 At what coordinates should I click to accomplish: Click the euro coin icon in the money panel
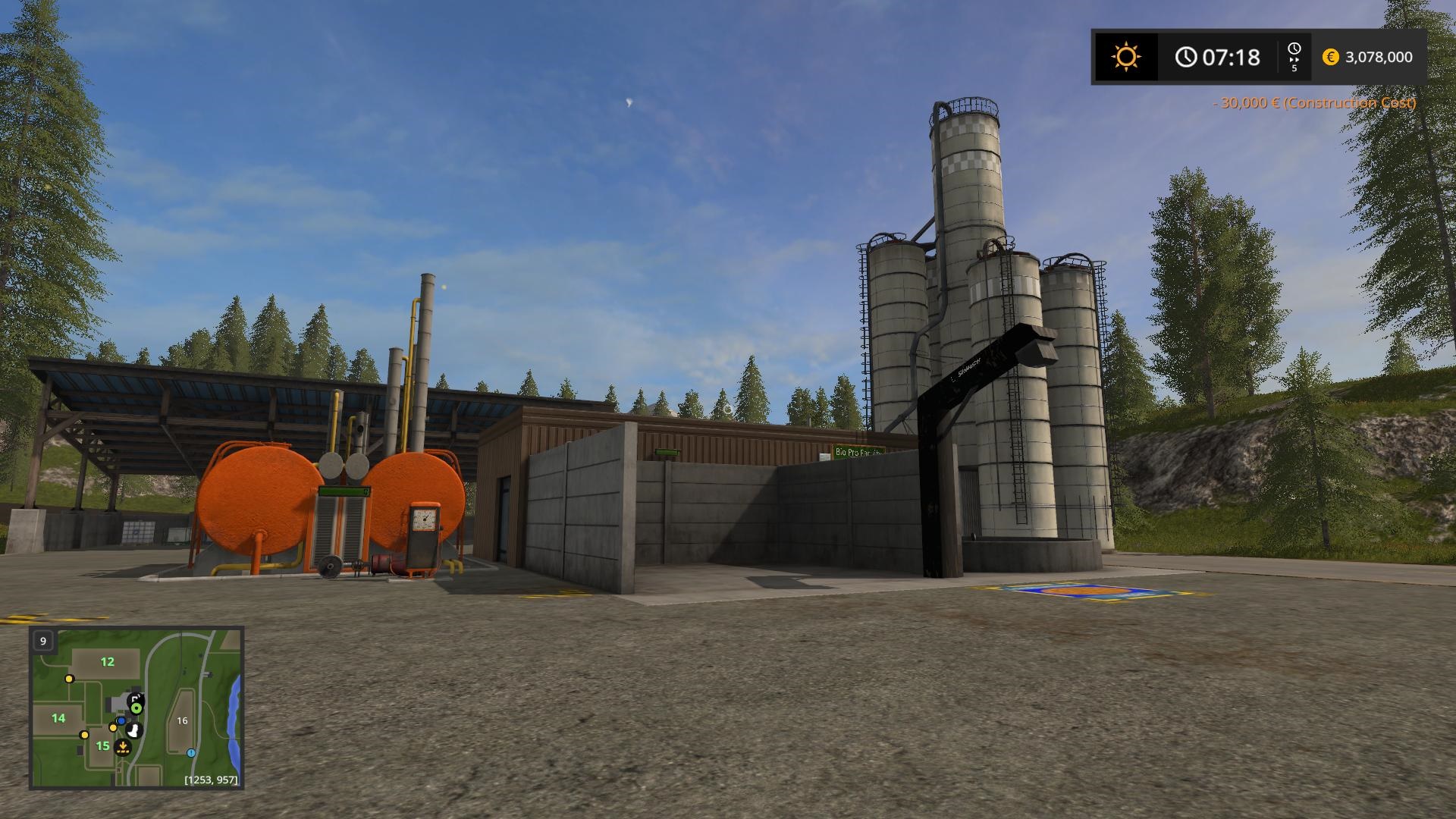point(1330,57)
